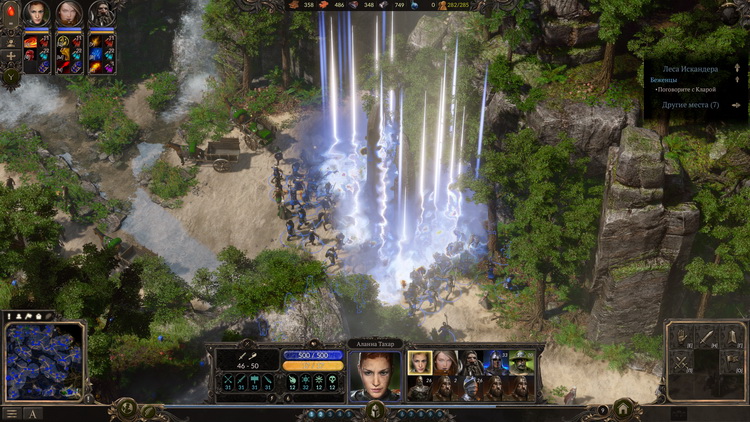This screenshot has width=750, height=422.
Task: Click the crossed swords command button
Action: [683, 363]
